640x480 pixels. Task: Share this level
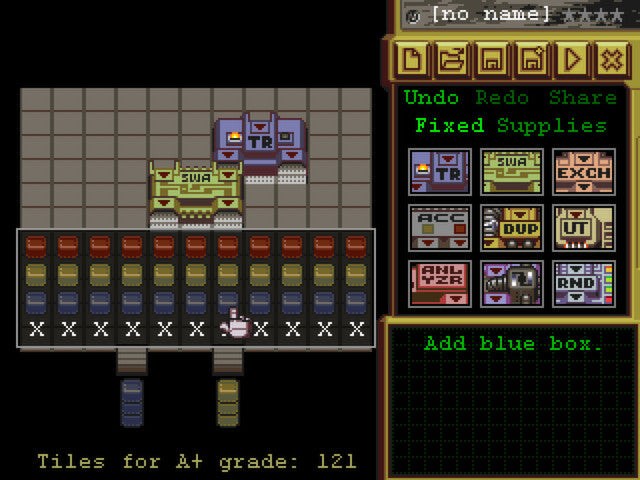coord(582,98)
